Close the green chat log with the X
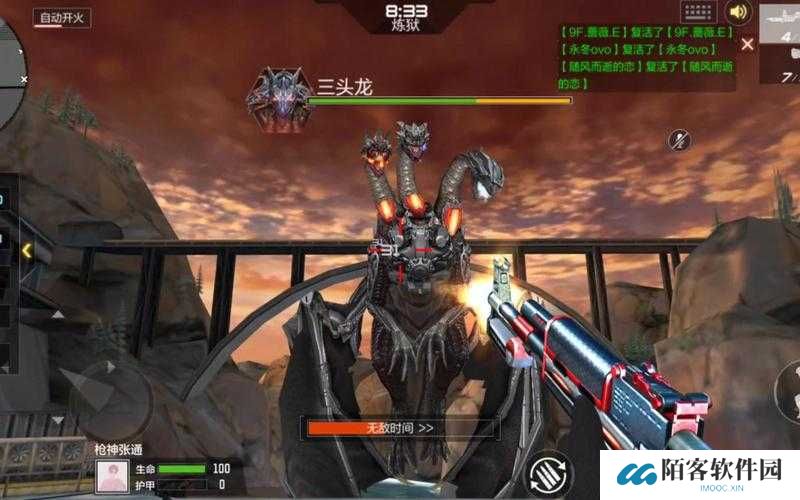Viewport: 800px width, 500px height. pyautogui.click(x=748, y=44)
